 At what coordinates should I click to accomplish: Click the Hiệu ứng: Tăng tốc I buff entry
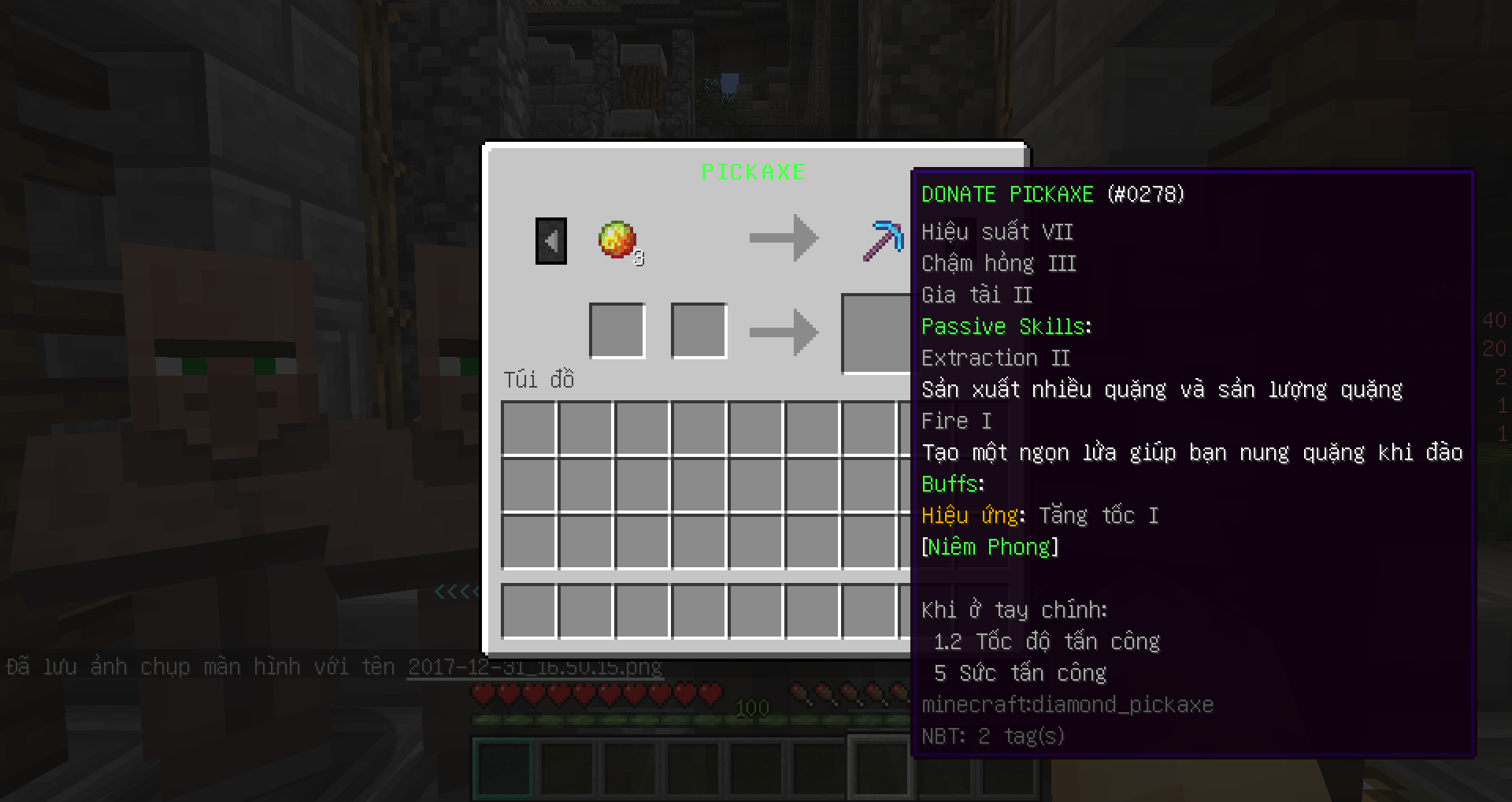1039,515
